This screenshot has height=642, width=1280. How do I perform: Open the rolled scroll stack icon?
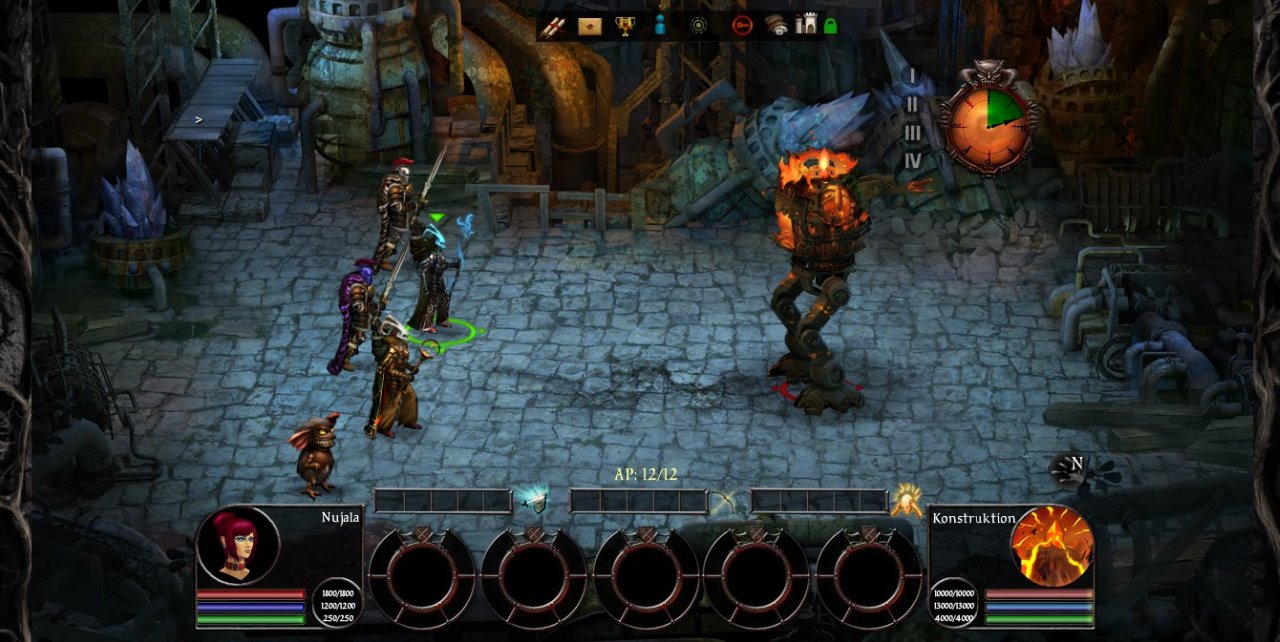(777, 27)
